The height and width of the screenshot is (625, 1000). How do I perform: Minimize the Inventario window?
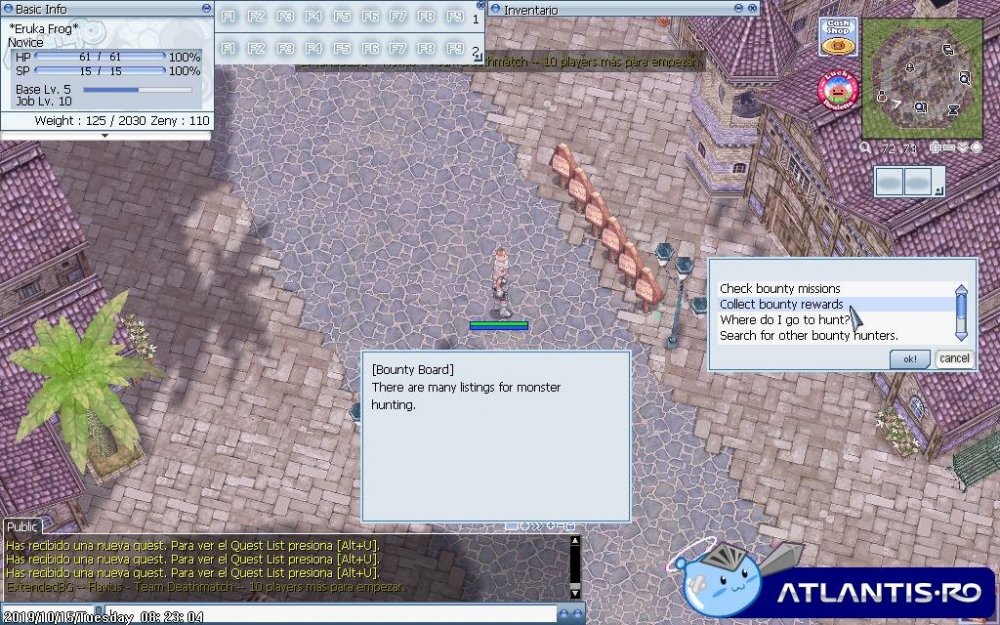pos(741,9)
